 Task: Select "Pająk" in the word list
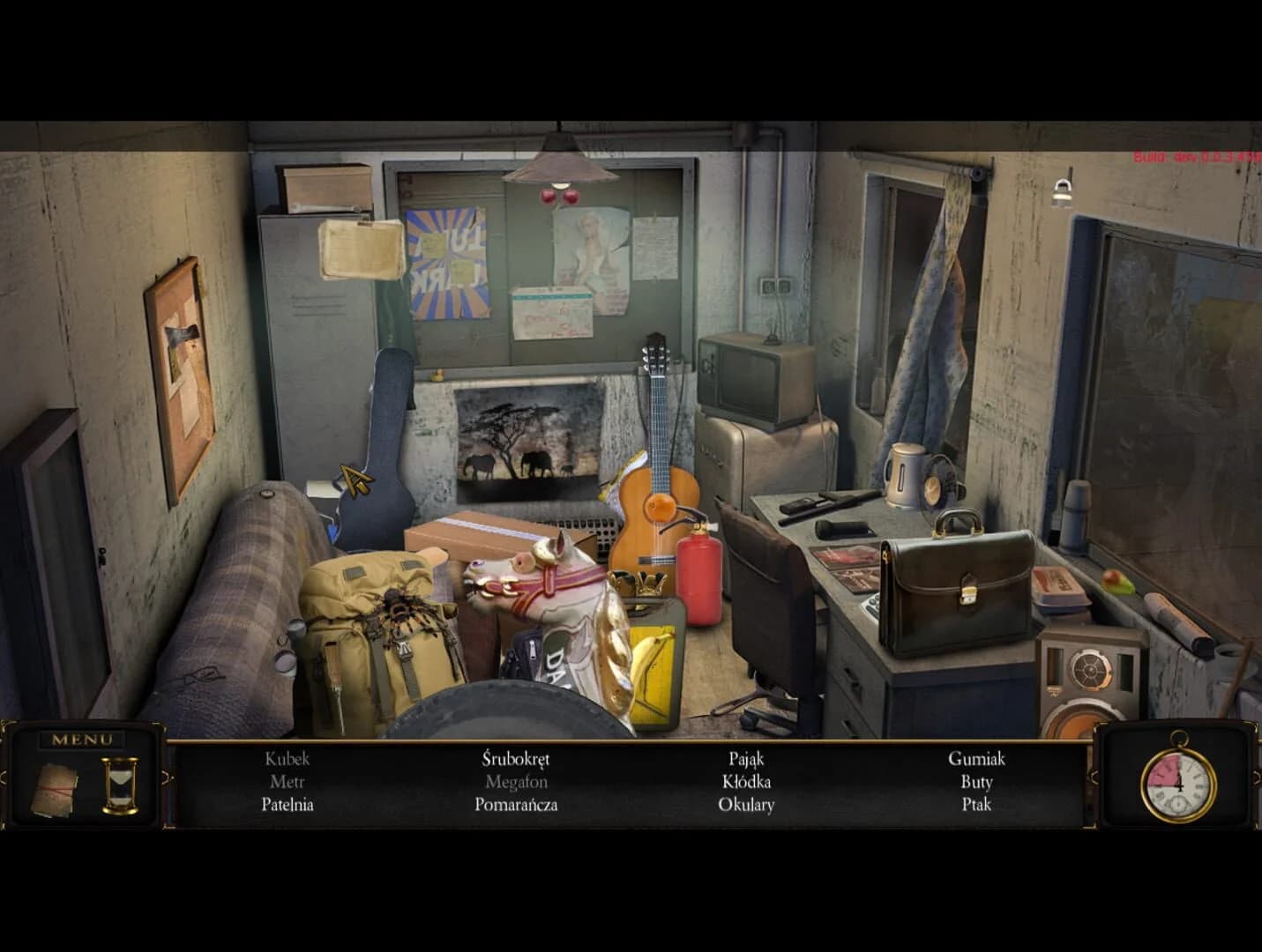pos(746,757)
